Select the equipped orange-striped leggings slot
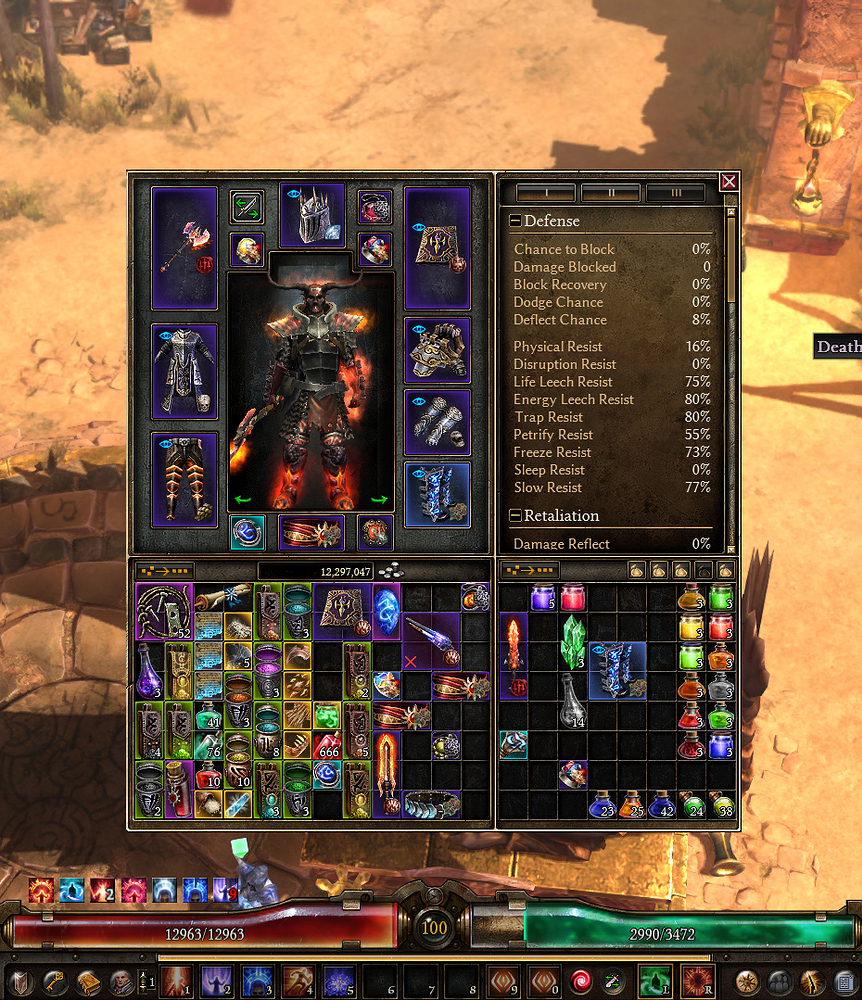 pyautogui.click(x=184, y=478)
